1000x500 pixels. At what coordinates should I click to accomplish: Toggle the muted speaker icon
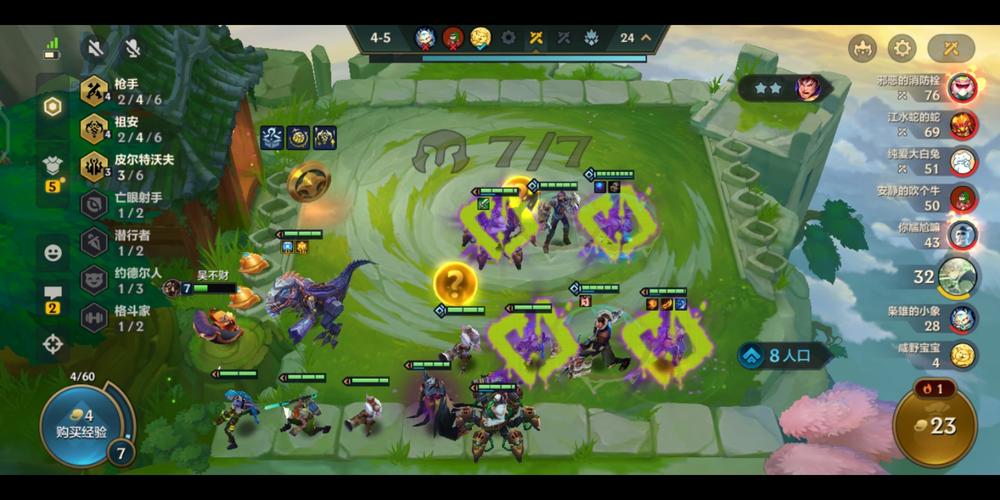[x=96, y=48]
